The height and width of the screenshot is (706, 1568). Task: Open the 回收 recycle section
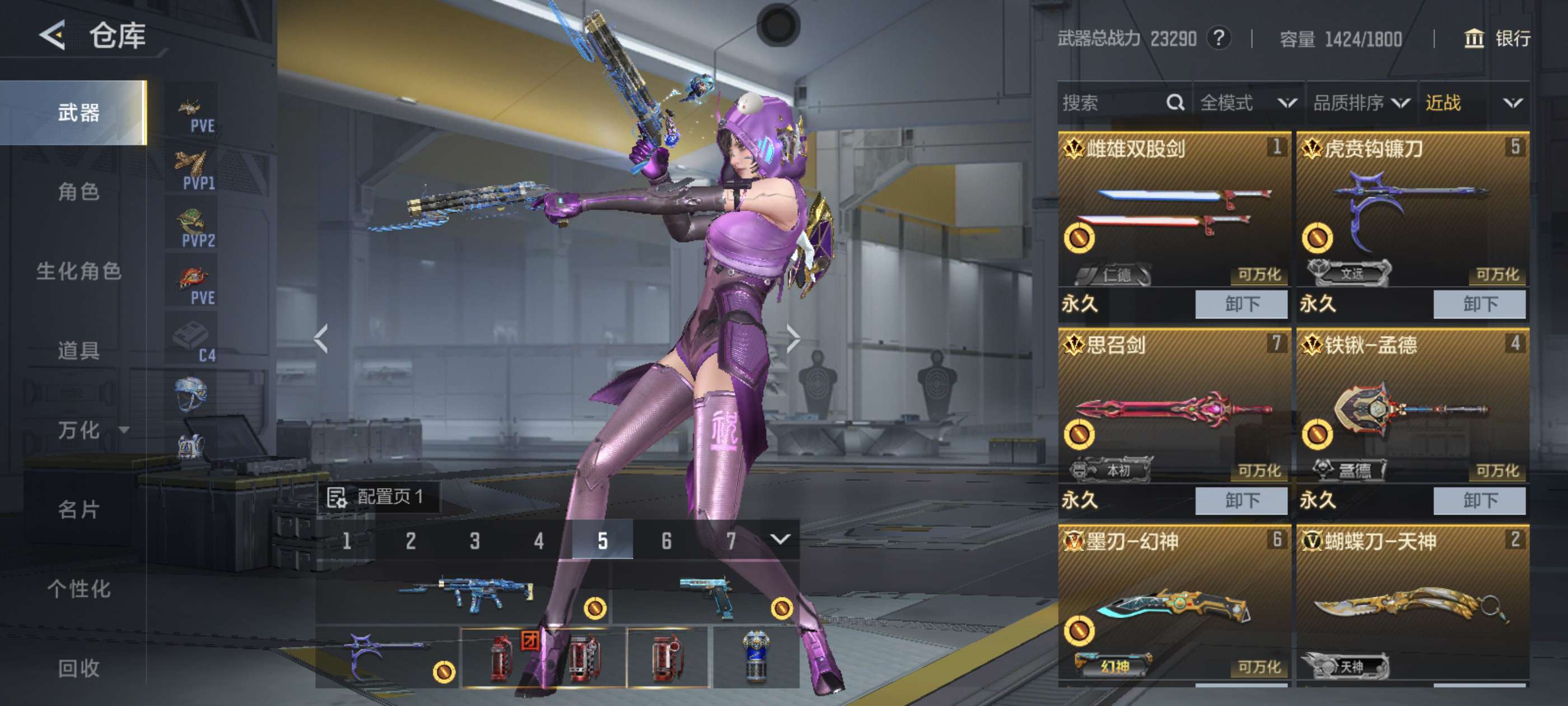pos(78,668)
